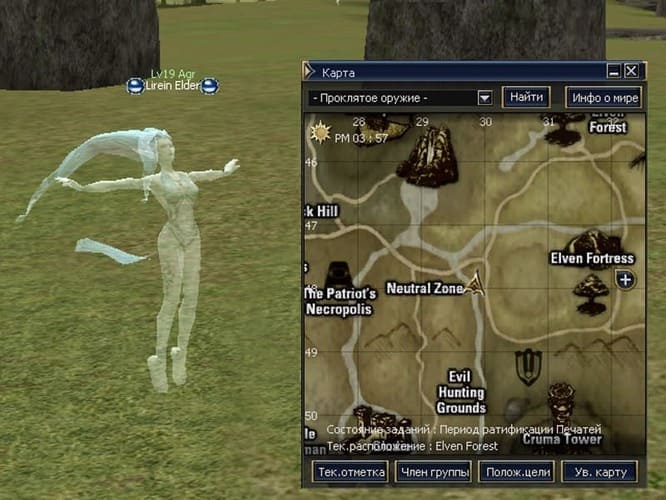The height and width of the screenshot is (500, 666).
Task: Open the Проклятое оружие dropdown
Action: point(485,98)
